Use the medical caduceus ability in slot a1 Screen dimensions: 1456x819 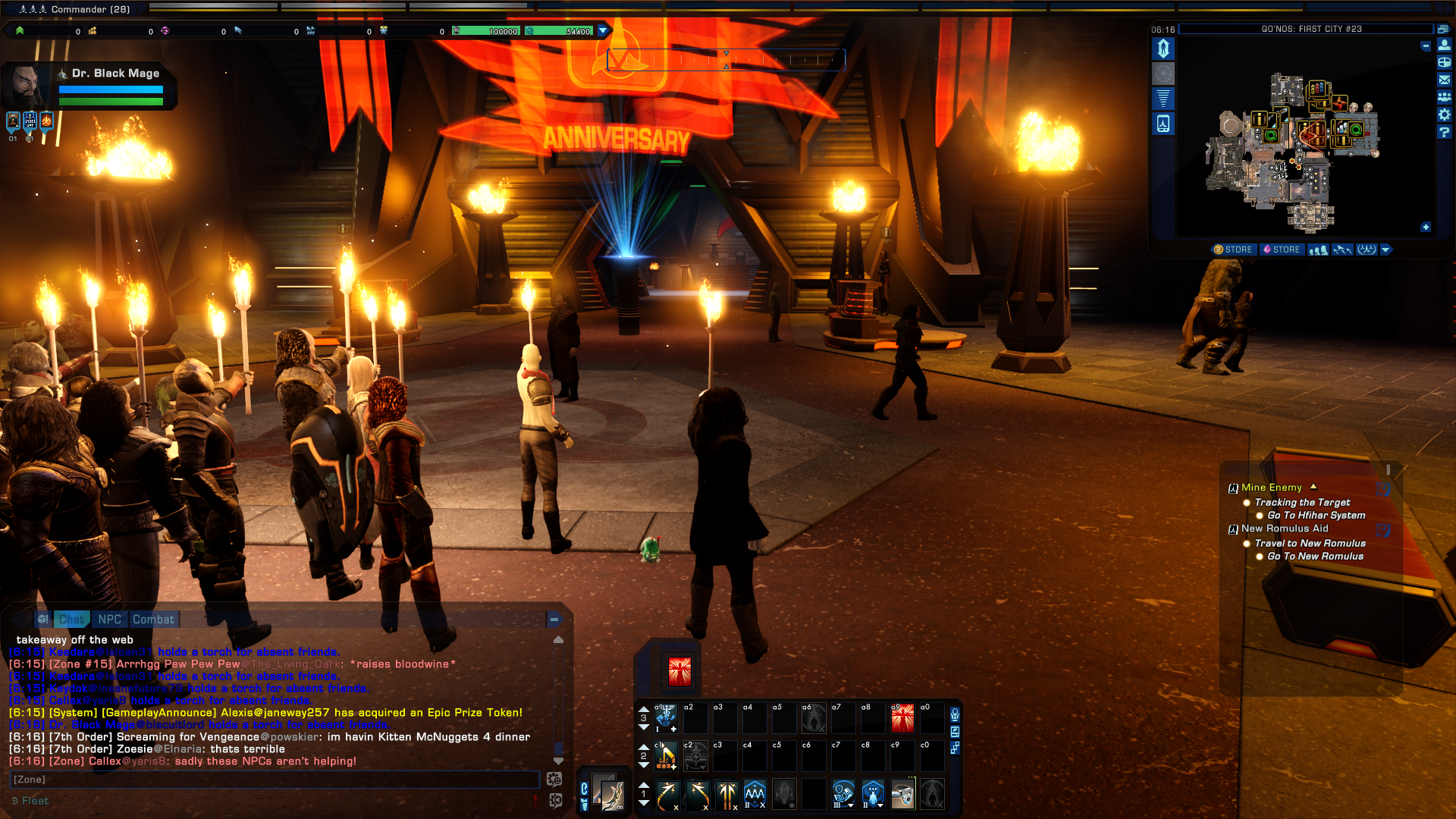[x=665, y=717]
